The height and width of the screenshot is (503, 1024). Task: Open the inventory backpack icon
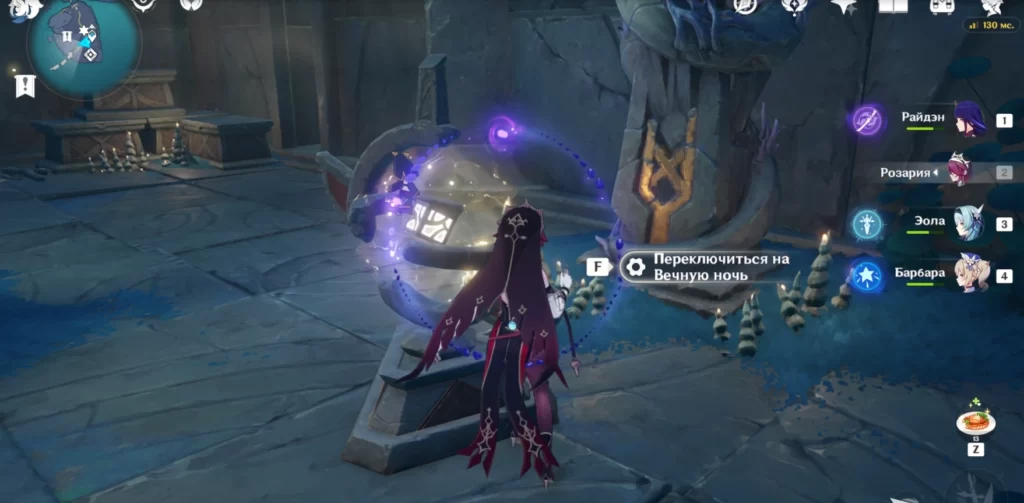tap(941, 6)
